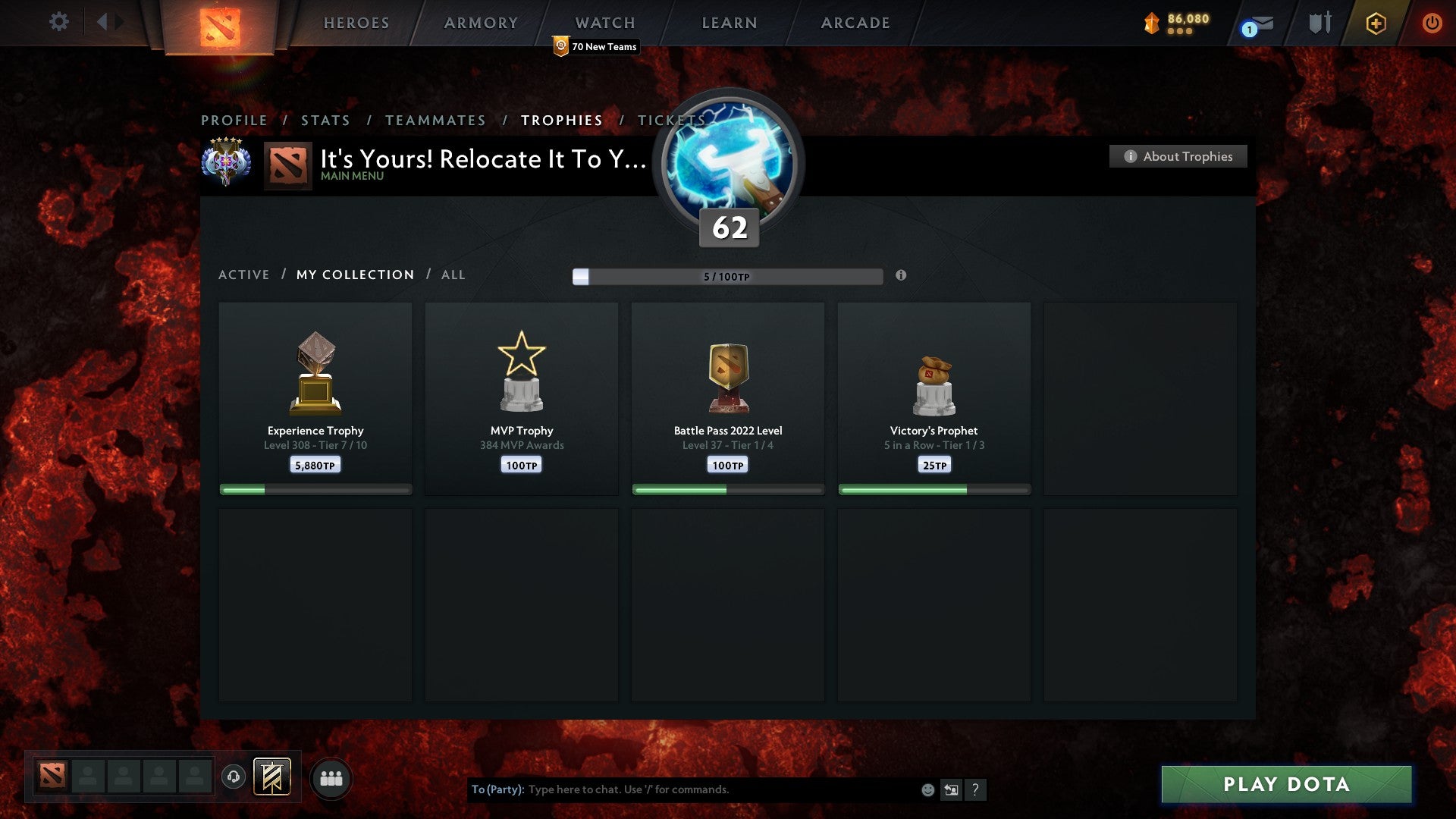This screenshot has width=1456, height=819.
Task: Switch to the ALL trophy filter
Action: pyautogui.click(x=453, y=275)
